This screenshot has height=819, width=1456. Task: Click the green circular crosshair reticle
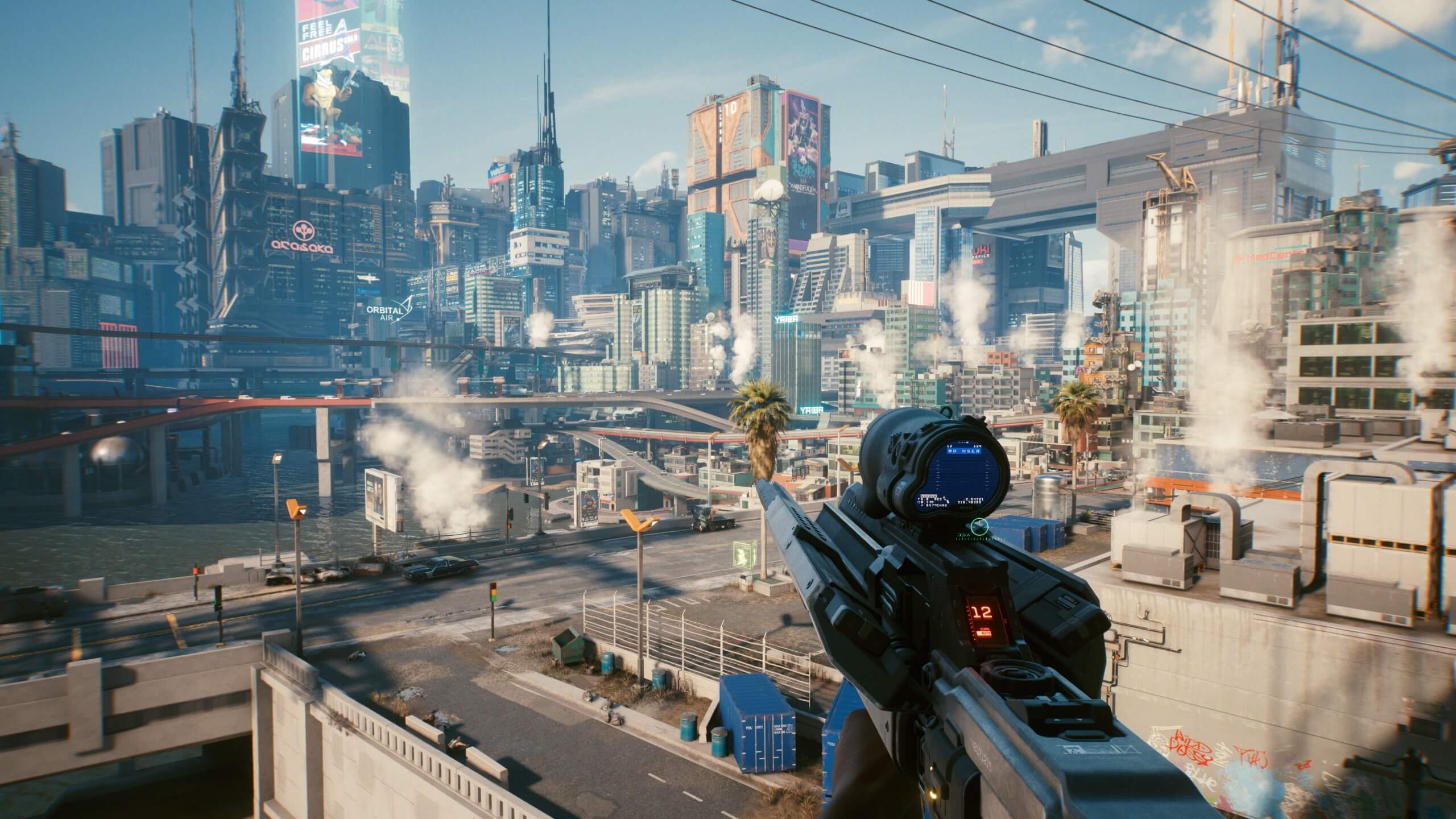pos(979,526)
